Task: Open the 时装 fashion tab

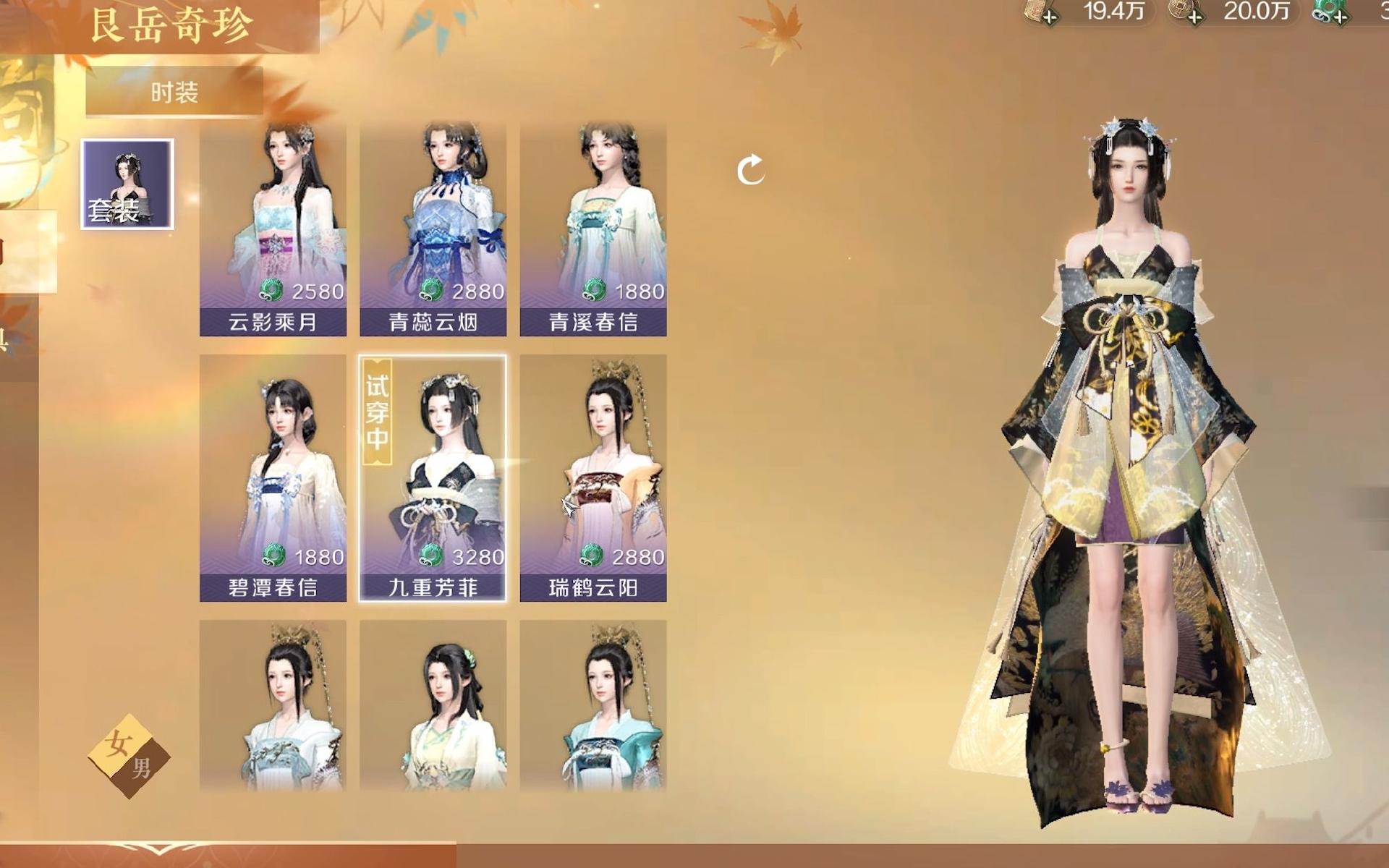Action: click(174, 92)
